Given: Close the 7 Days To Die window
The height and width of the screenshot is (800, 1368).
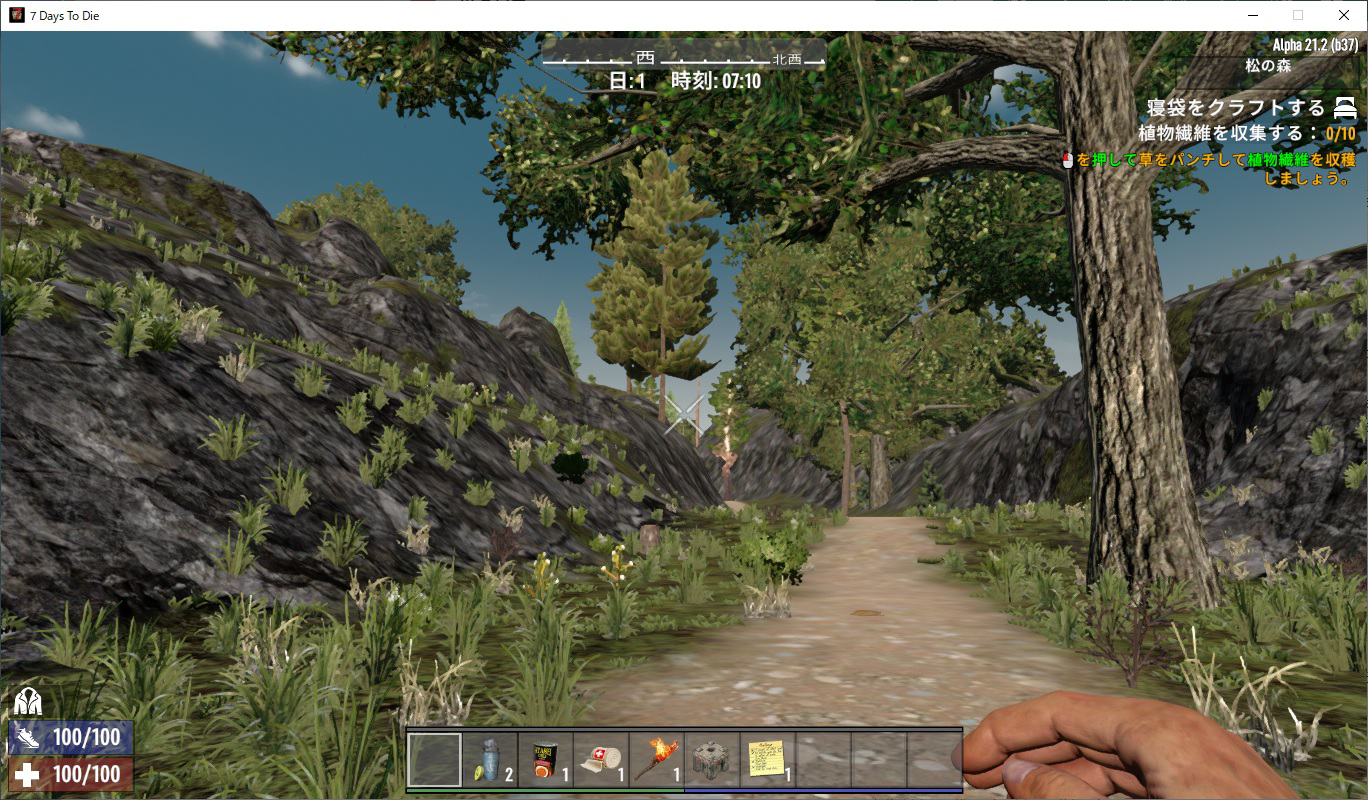Looking at the screenshot, I should coord(1344,15).
